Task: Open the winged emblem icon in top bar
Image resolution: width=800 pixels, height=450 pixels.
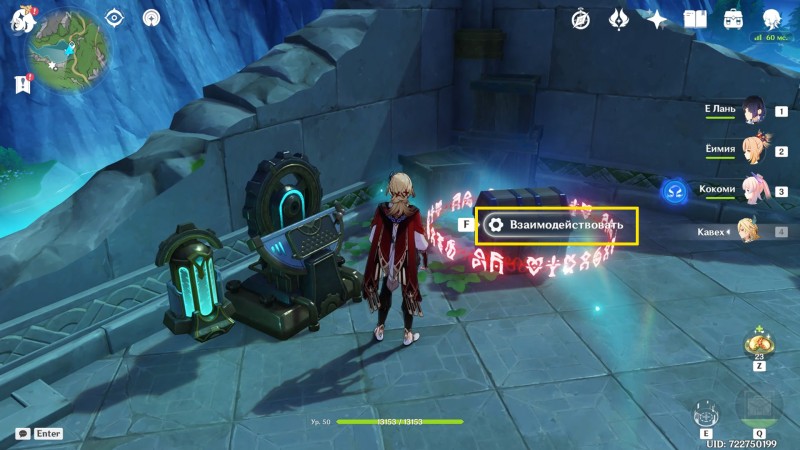Action: point(619,19)
